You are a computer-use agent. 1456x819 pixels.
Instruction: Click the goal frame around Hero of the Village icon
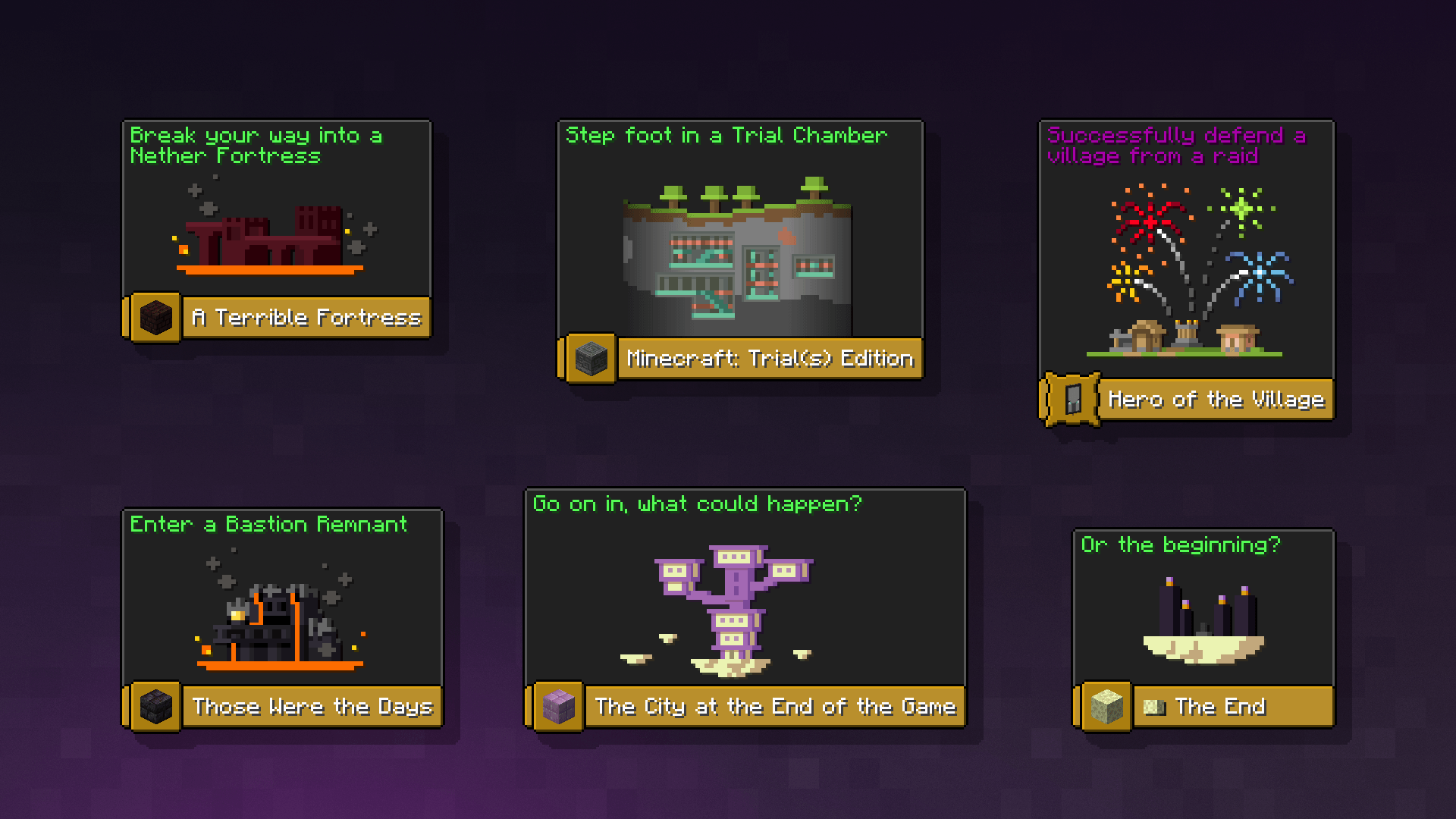(x=1072, y=400)
